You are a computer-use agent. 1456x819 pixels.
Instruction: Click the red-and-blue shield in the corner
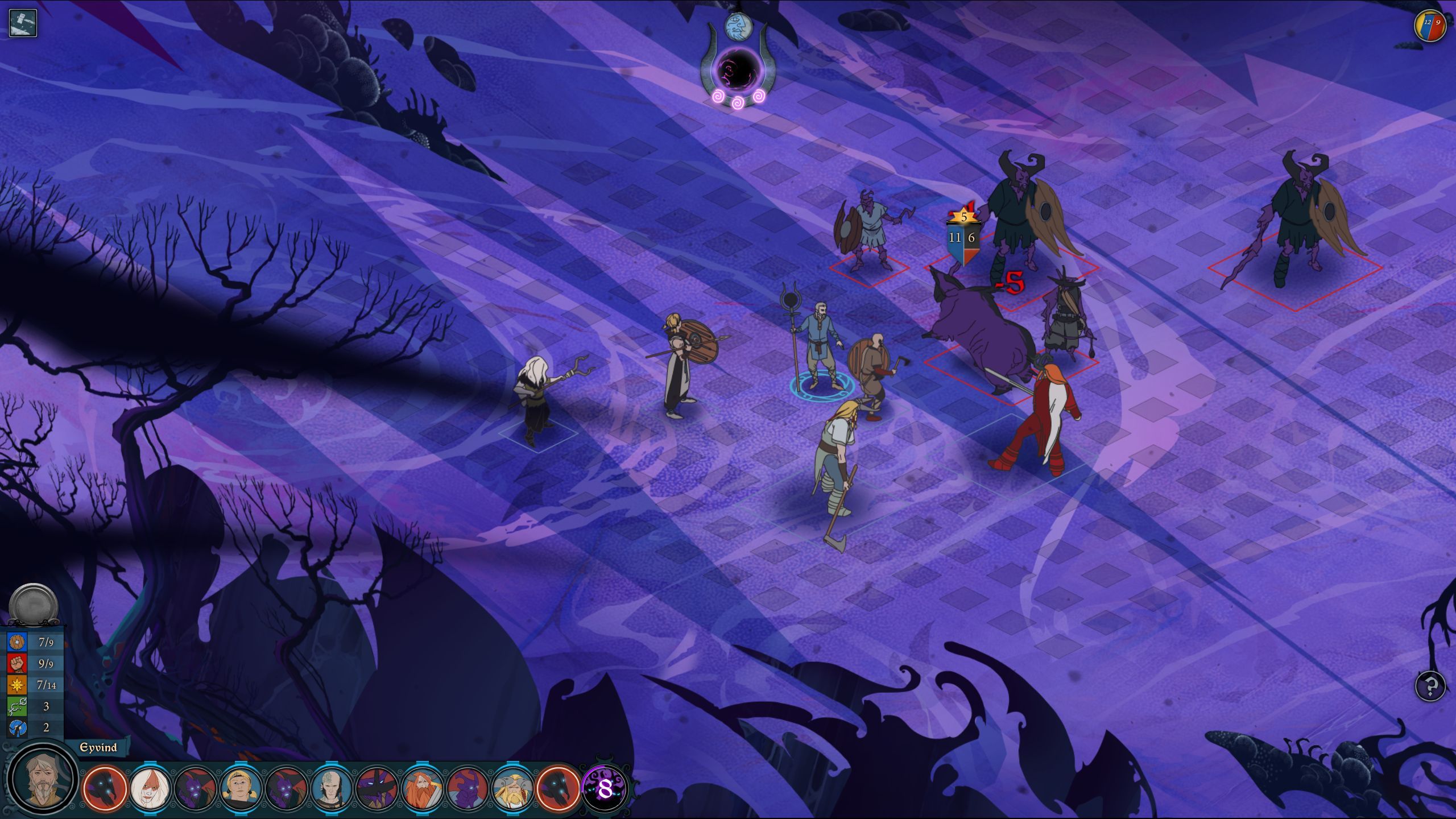pyautogui.click(x=1430, y=26)
